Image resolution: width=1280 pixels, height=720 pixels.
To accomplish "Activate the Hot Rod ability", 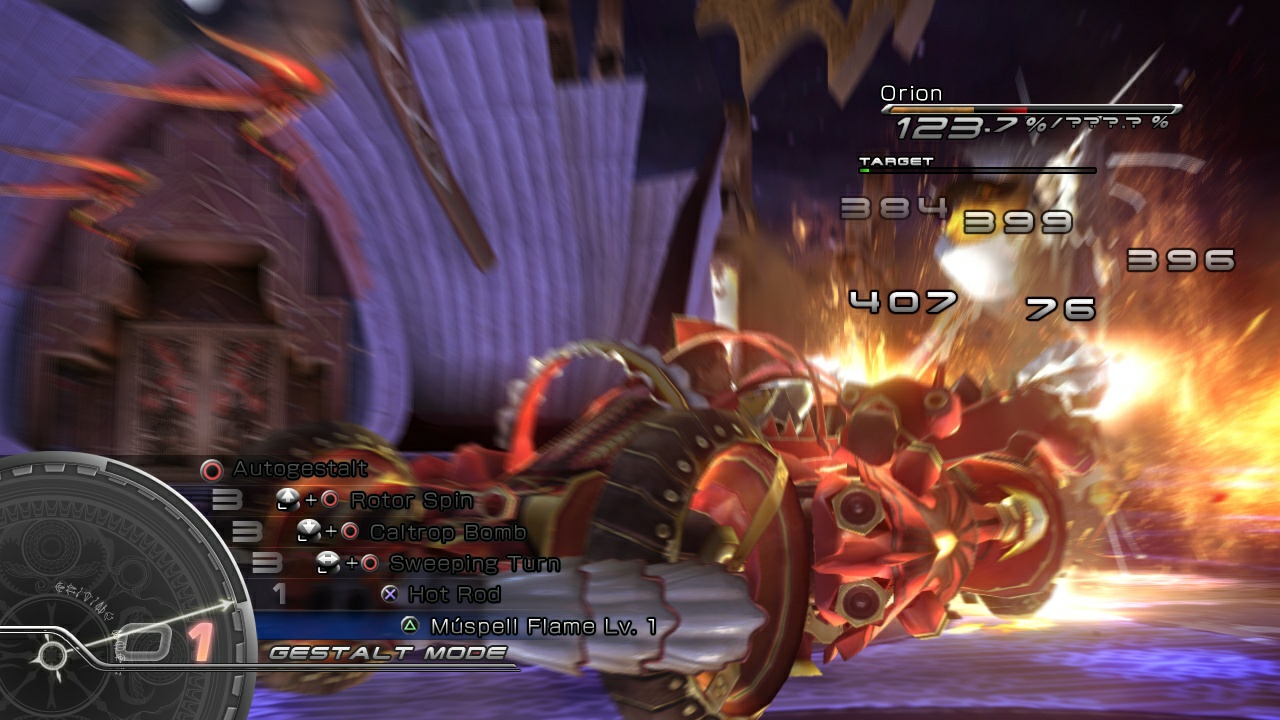I will click(452, 595).
